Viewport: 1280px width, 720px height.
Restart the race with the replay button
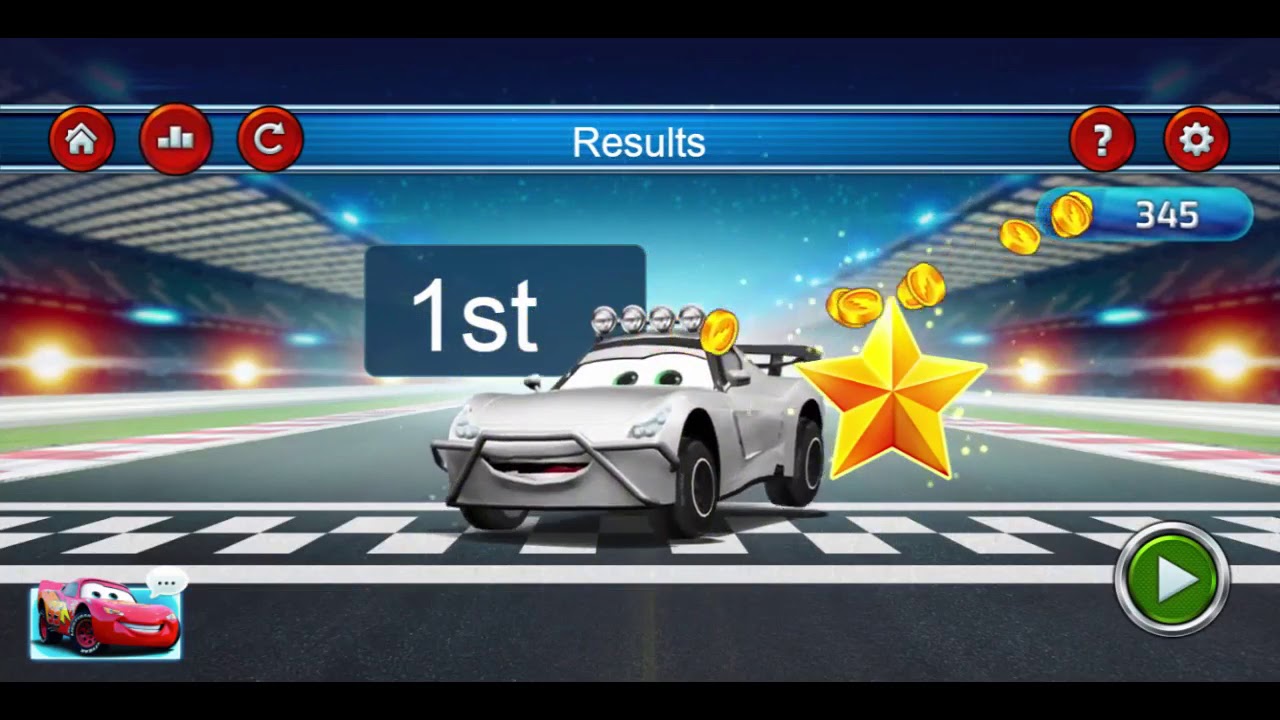(x=270, y=140)
